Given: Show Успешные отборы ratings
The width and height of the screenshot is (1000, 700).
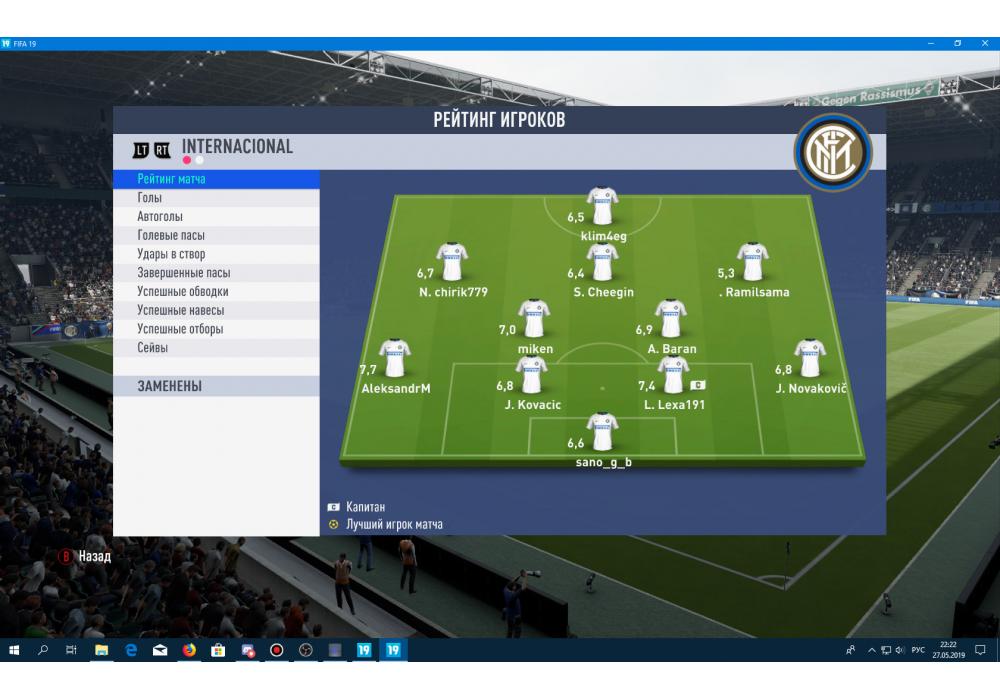Looking at the screenshot, I should tap(215, 329).
